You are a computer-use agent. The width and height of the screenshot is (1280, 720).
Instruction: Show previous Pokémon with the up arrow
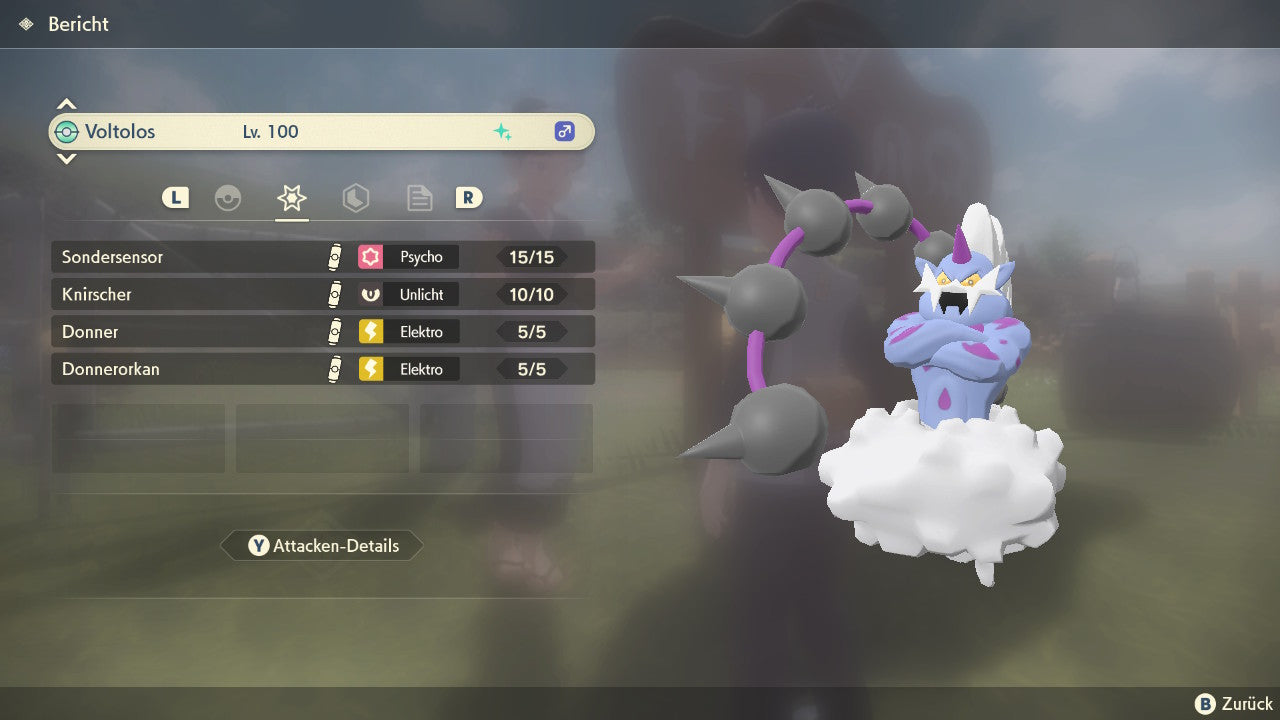pyautogui.click(x=66, y=104)
